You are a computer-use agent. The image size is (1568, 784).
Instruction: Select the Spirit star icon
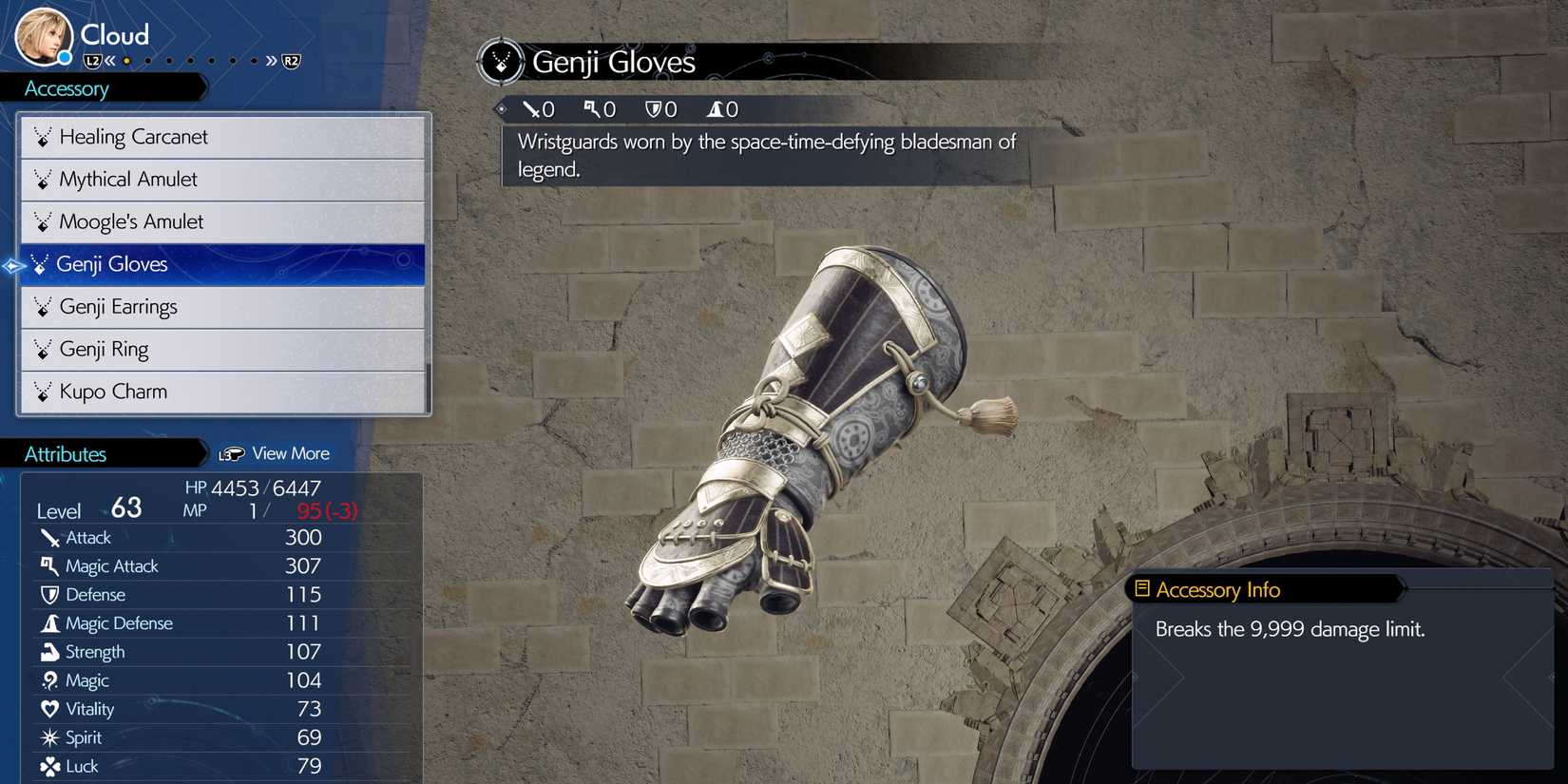[x=49, y=737]
